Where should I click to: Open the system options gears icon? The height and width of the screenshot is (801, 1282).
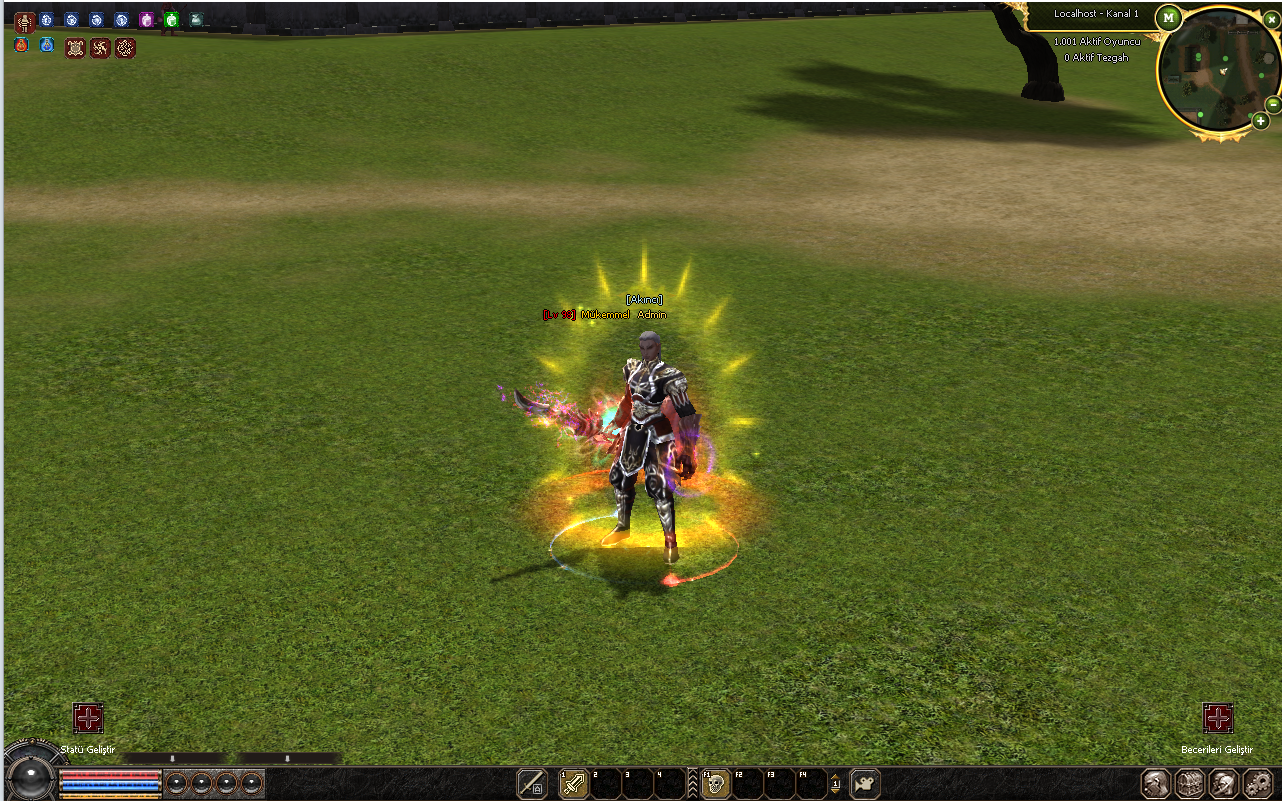pyautogui.click(x=1256, y=783)
